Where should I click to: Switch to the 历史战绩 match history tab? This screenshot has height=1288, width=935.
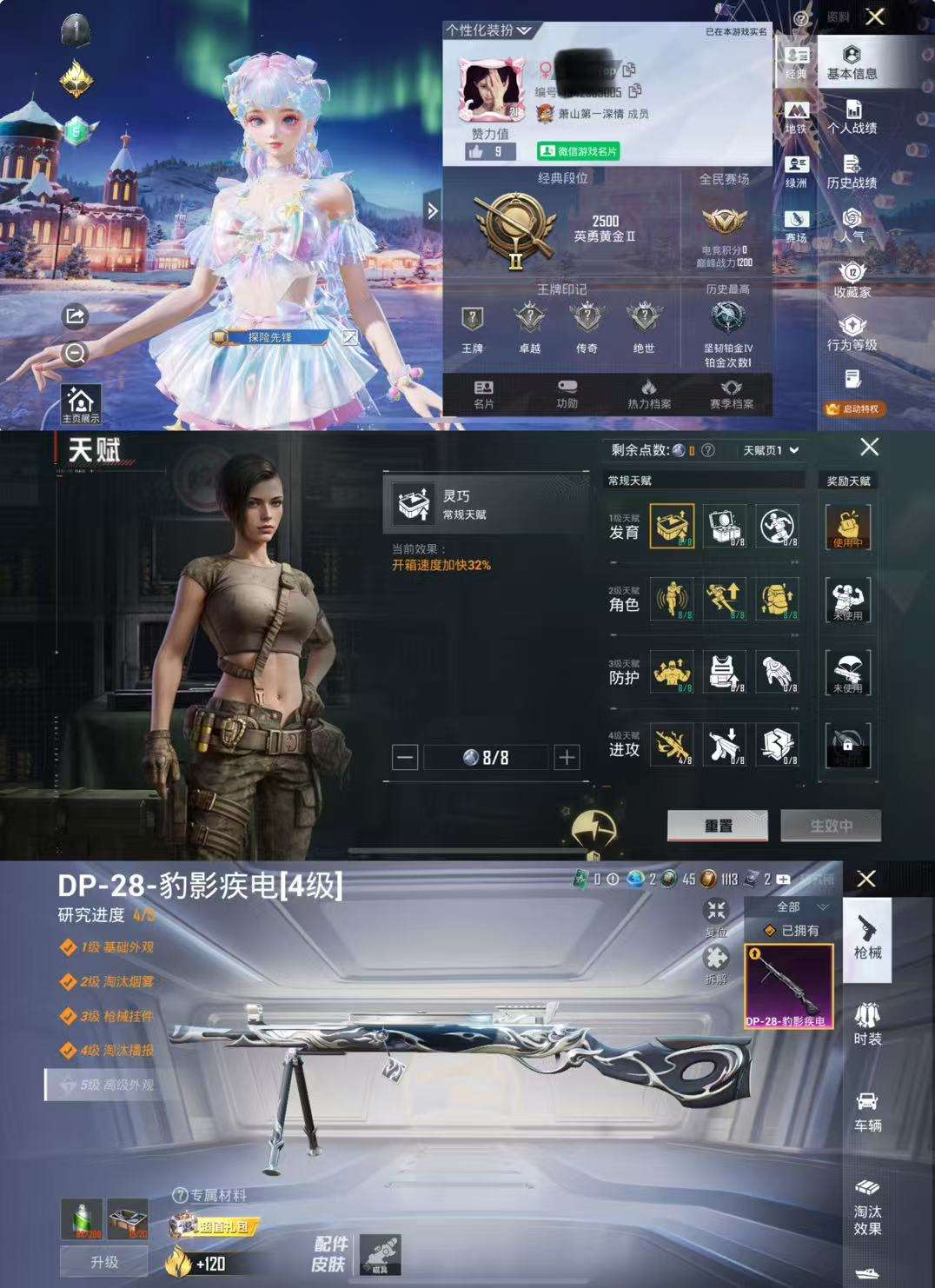[x=852, y=171]
